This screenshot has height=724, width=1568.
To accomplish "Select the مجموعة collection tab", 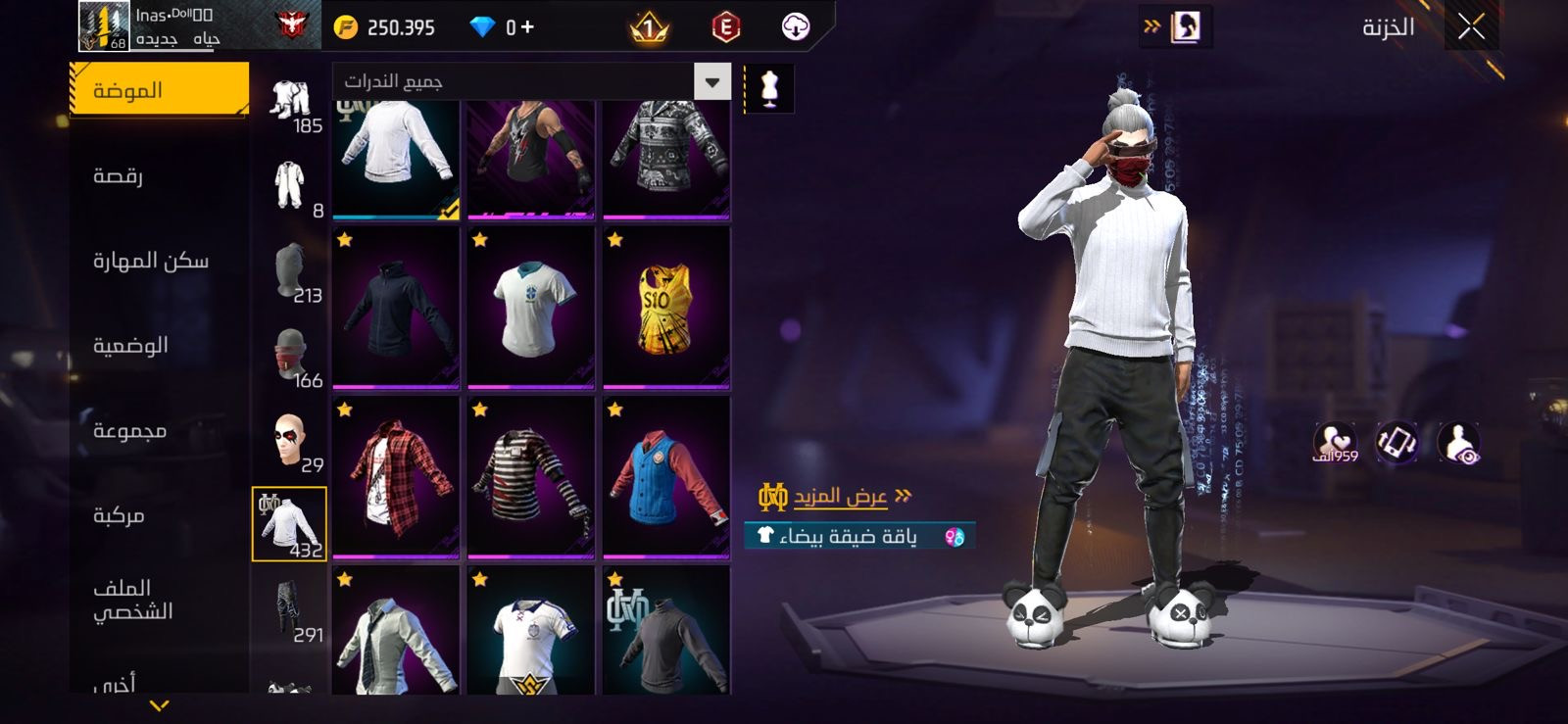I will (x=129, y=431).
